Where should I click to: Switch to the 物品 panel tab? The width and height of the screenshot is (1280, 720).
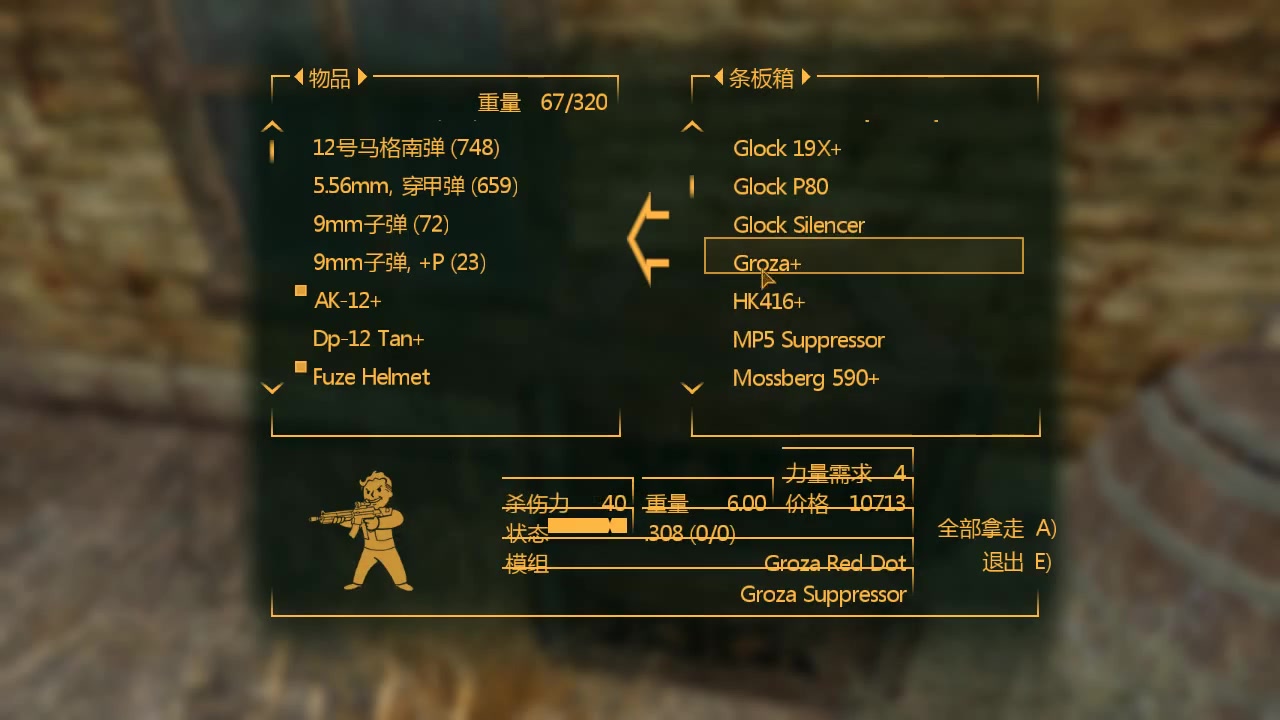click(x=330, y=77)
